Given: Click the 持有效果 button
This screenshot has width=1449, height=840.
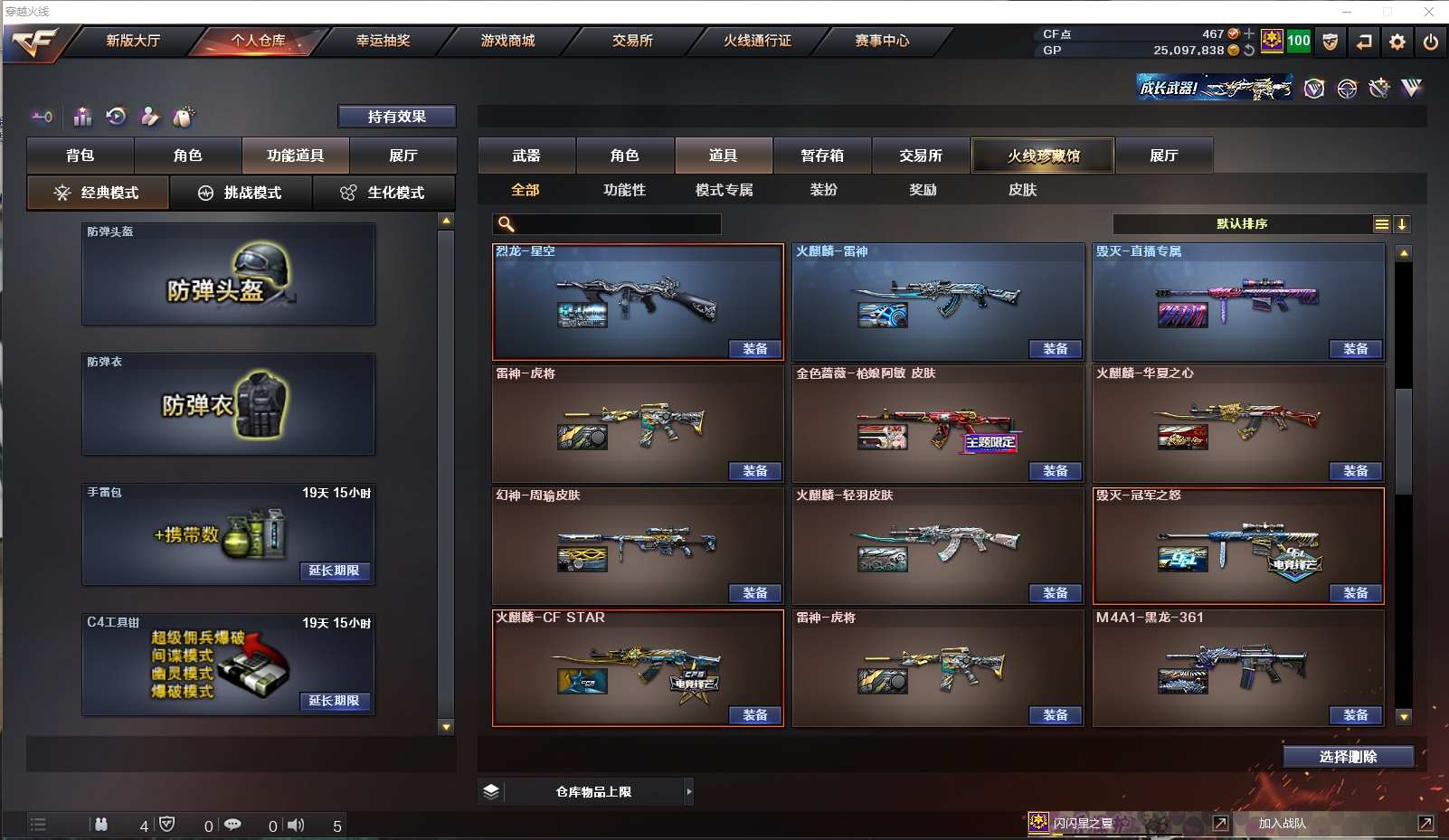Looking at the screenshot, I should coord(396,117).
